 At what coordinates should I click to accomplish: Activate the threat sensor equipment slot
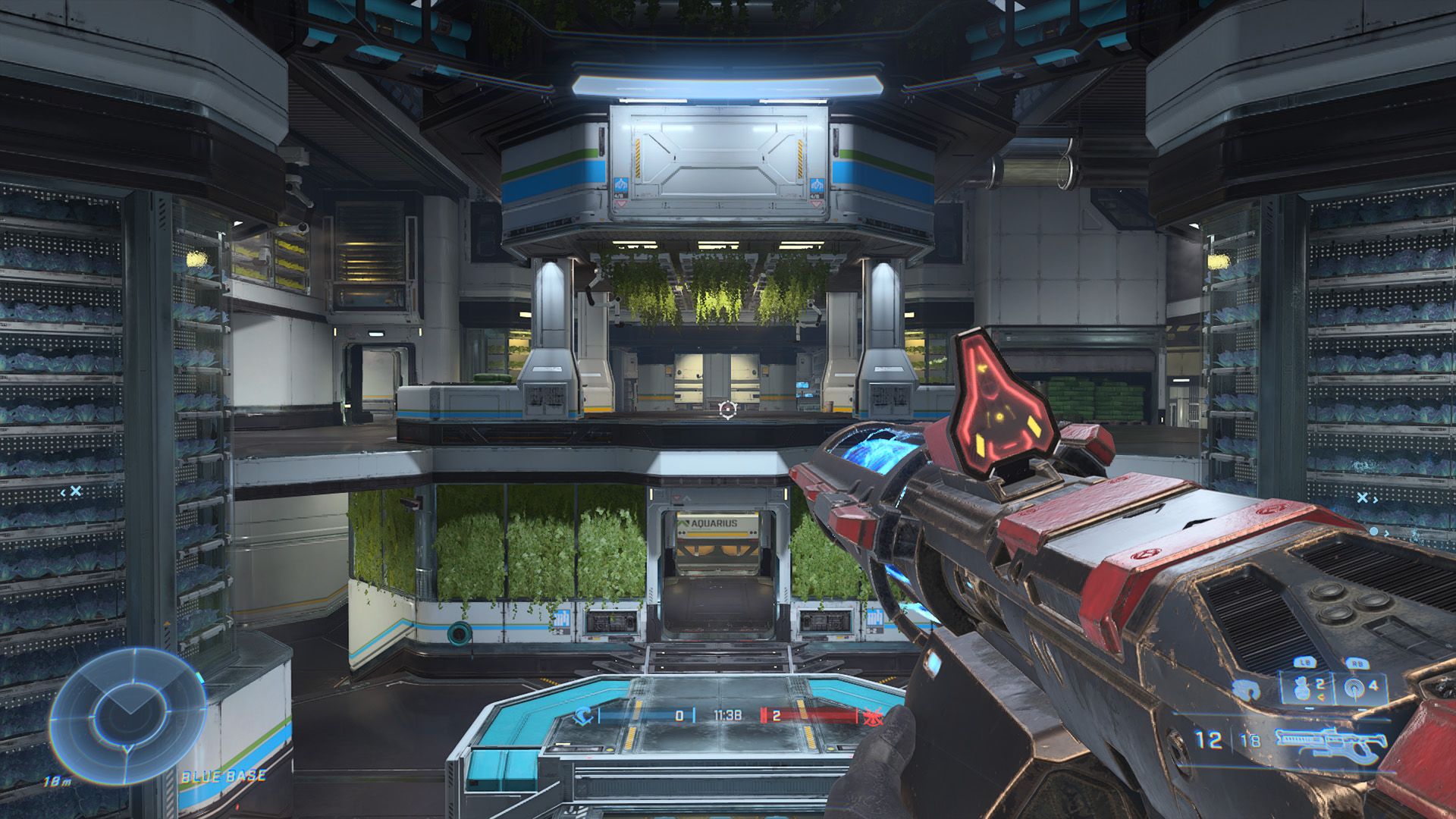(1359, 689)
